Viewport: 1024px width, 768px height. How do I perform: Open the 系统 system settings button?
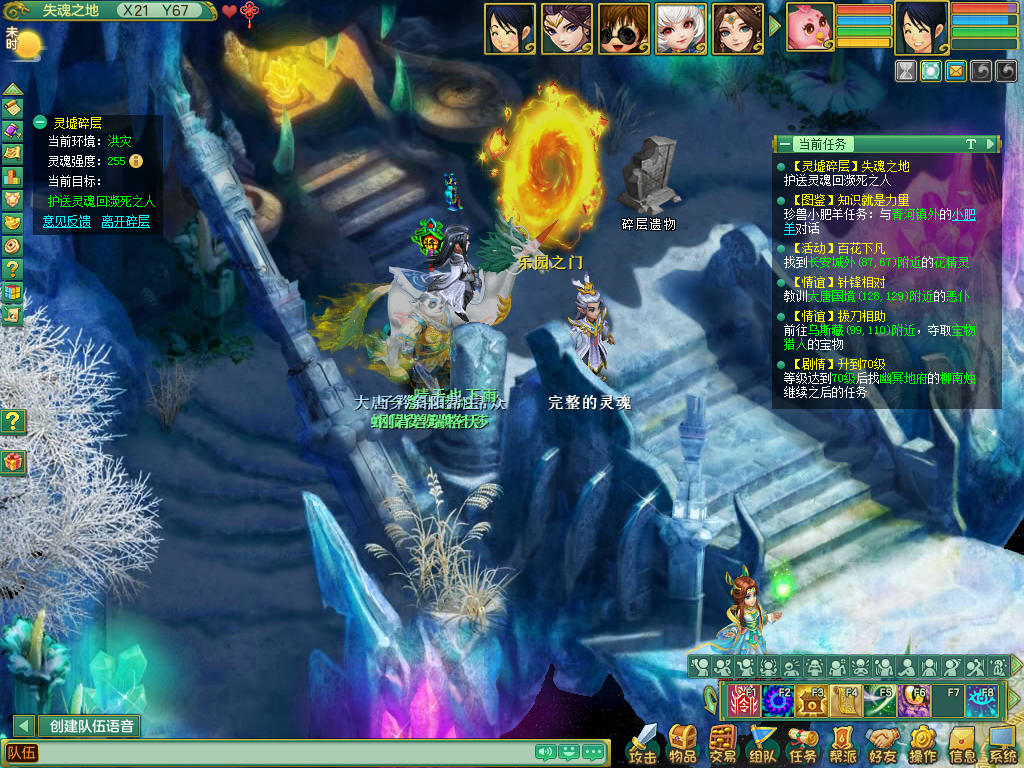1002,743
